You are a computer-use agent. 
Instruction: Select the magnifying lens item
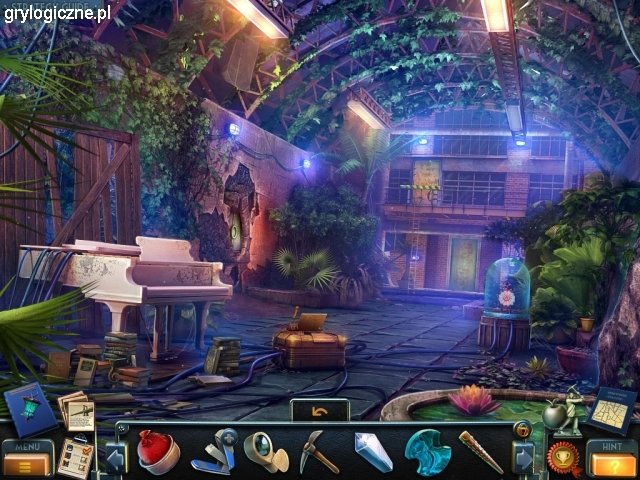coord(265,452)
